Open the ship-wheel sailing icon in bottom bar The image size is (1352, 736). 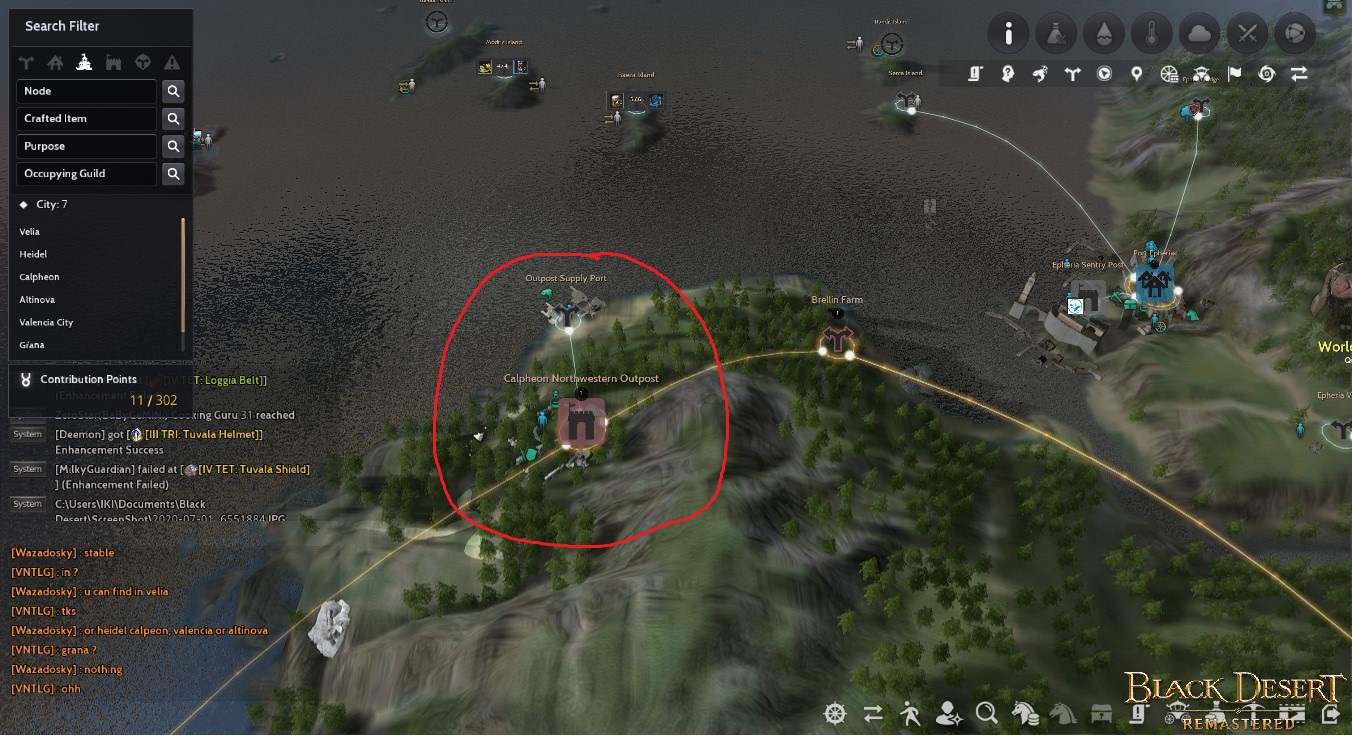(835, 715)
